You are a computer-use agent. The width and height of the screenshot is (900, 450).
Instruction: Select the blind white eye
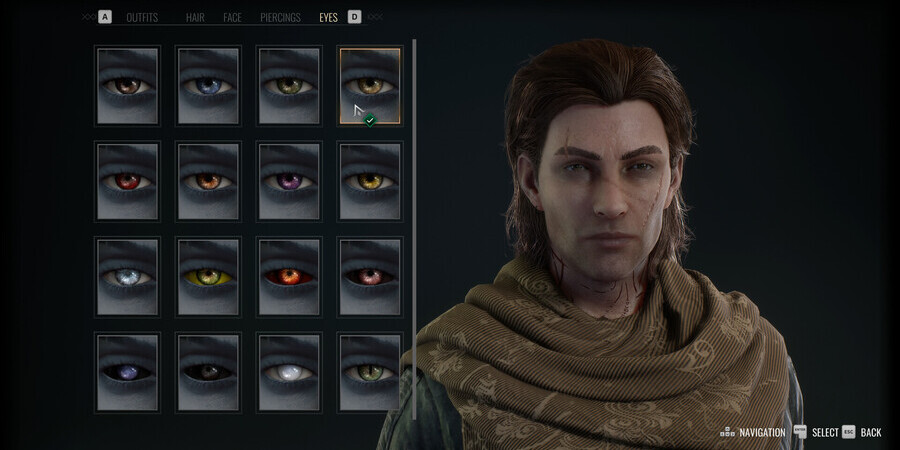coord(289,372)
